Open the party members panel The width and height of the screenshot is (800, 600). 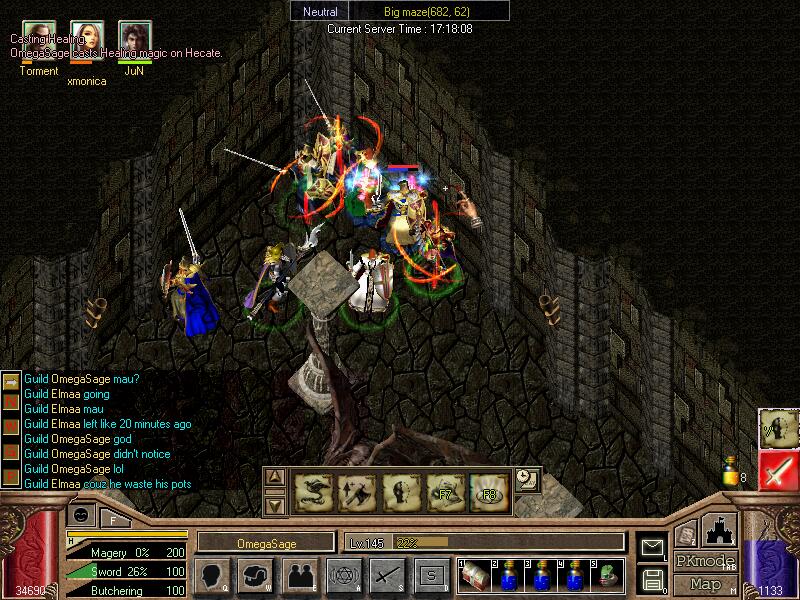(x=299, y=575)
